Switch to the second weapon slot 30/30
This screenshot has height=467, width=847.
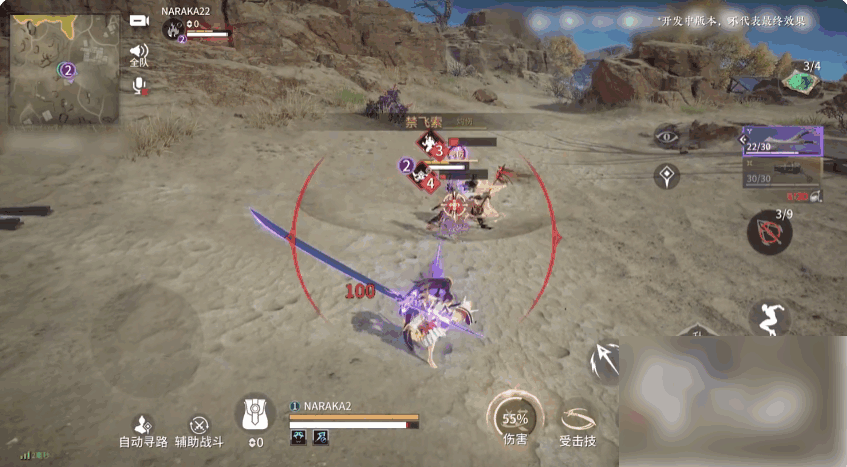(x=782, y=175)
